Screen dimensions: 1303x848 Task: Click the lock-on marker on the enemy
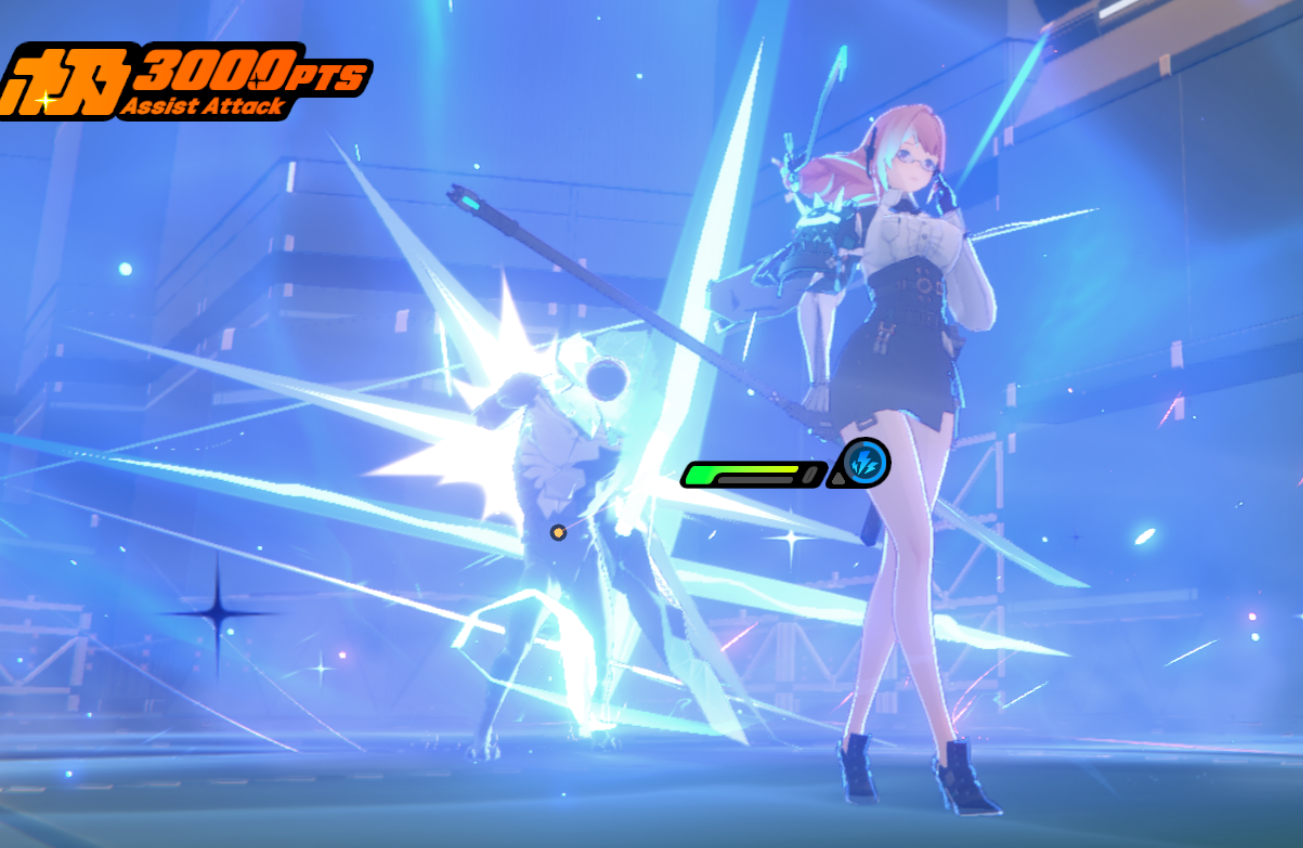[x=556, y=533]
